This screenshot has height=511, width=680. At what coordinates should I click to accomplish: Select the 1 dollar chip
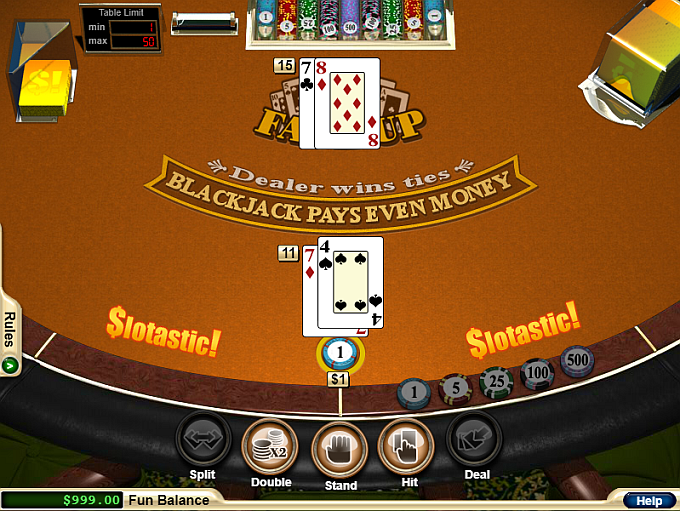pyautogui.click(x=412, y=393)
